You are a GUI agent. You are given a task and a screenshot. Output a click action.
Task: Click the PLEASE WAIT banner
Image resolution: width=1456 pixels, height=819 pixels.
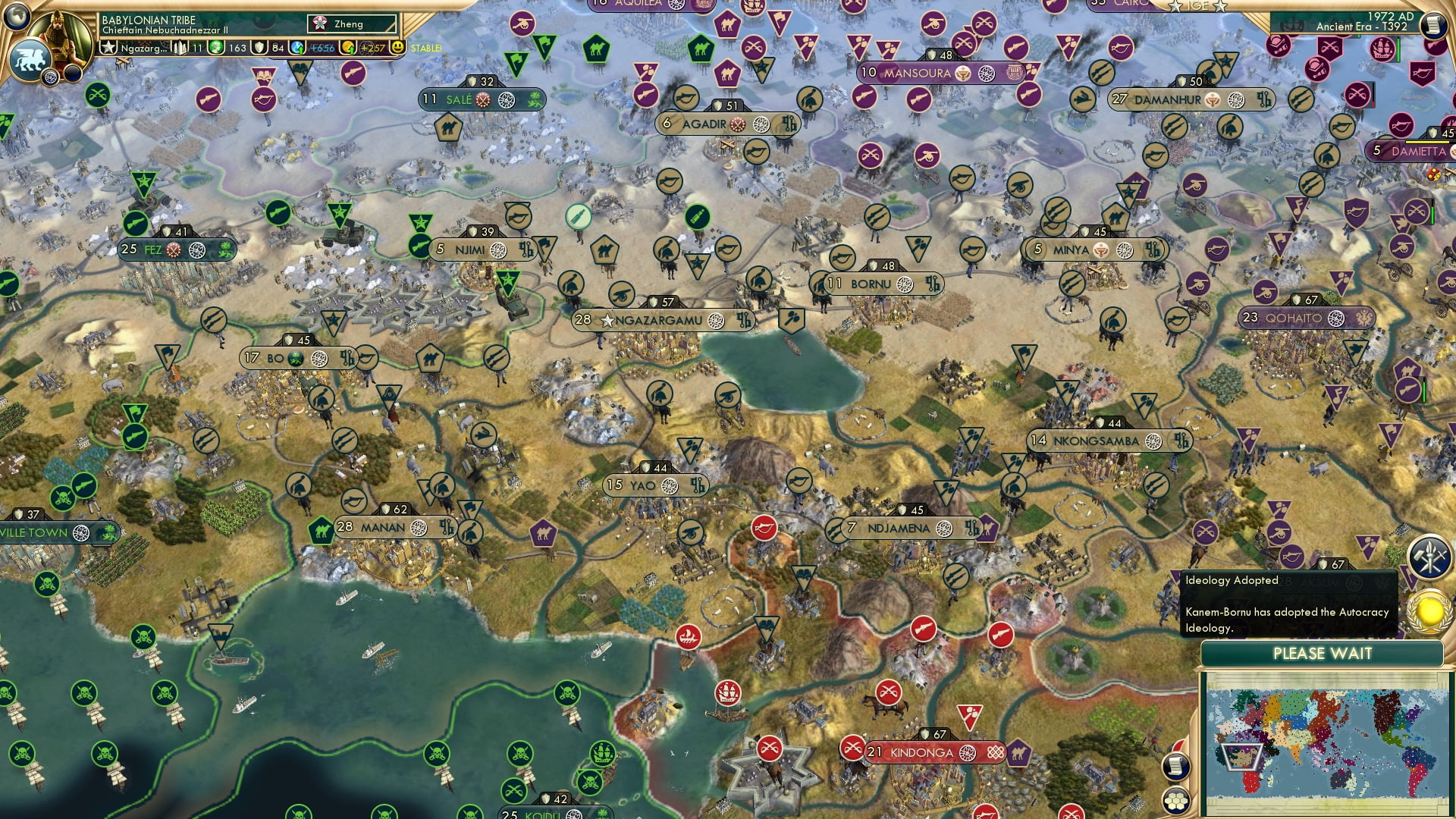[x=1324, y=652]
